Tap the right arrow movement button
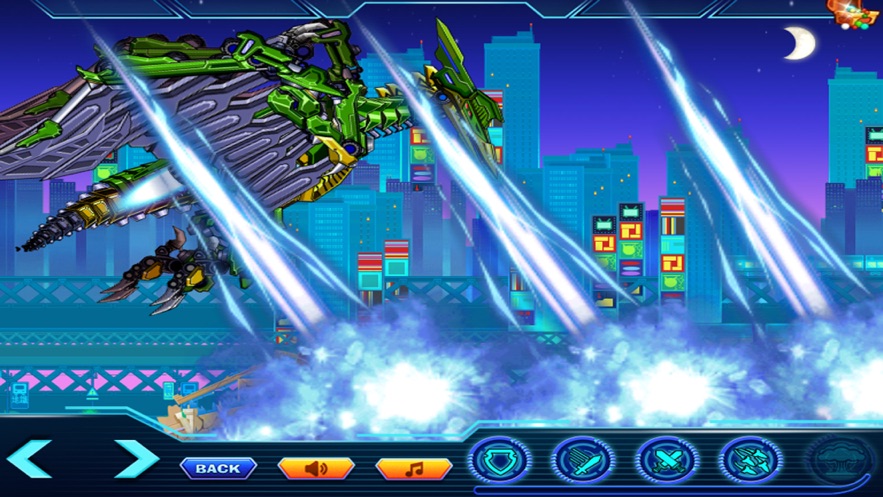883x497 pixels. (x=136, y=459)
